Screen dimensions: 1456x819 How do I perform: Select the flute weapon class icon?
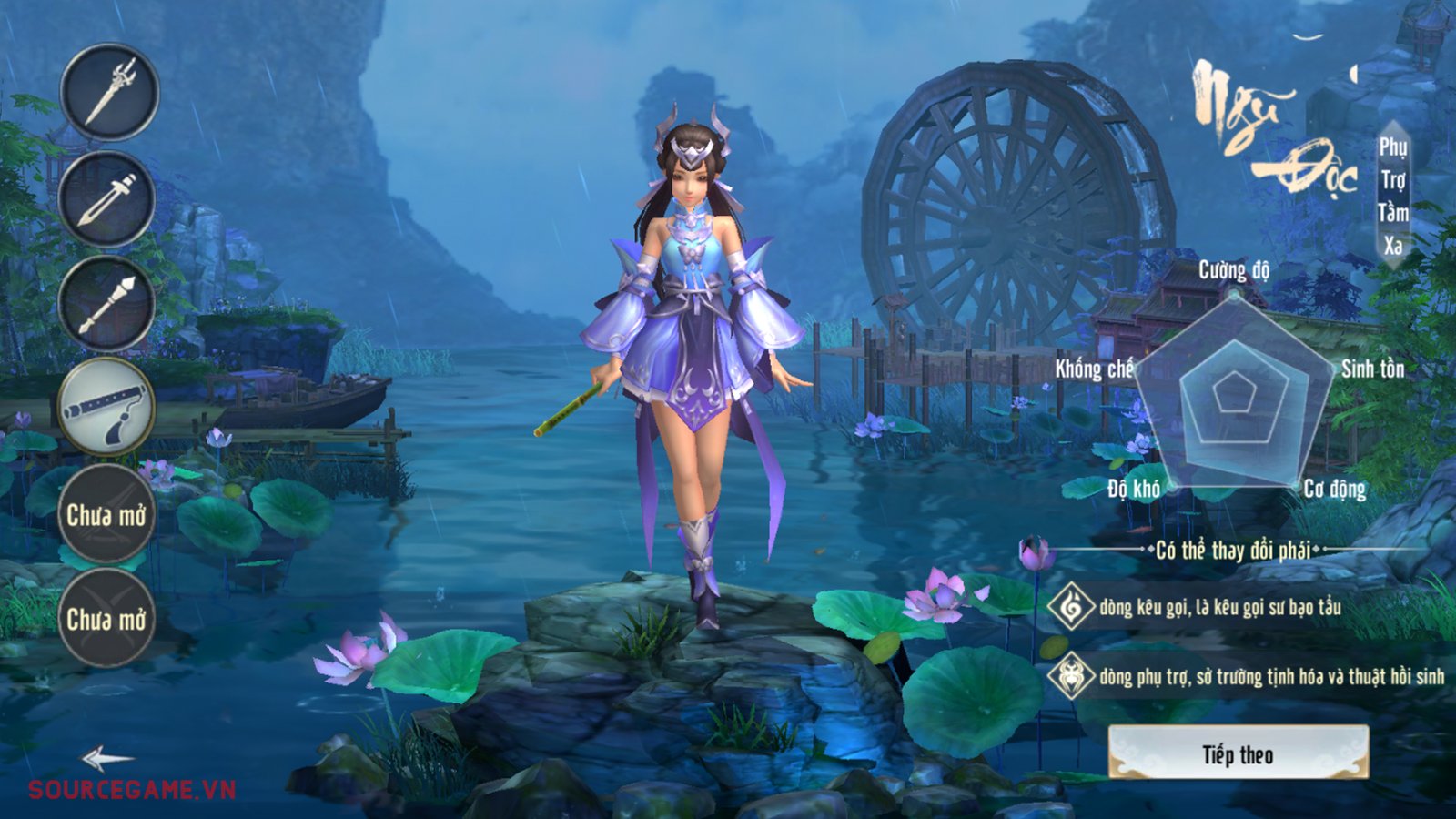pyautogui.click(x=106, y=407)
